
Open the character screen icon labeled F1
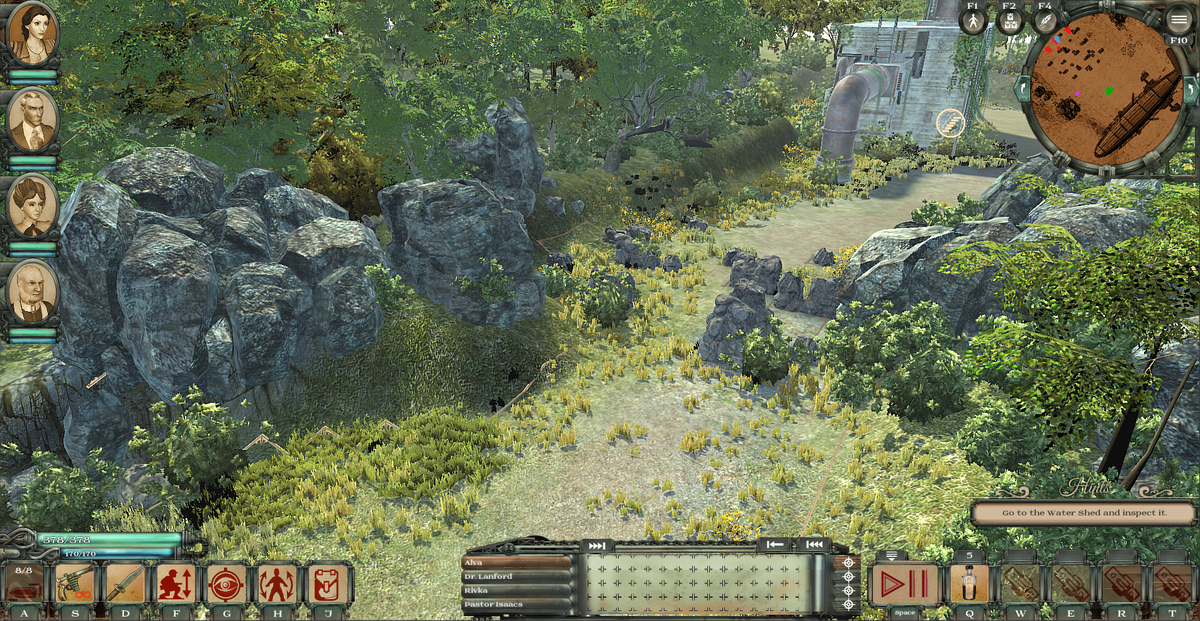pyautogui.click(x=973, y=21)
